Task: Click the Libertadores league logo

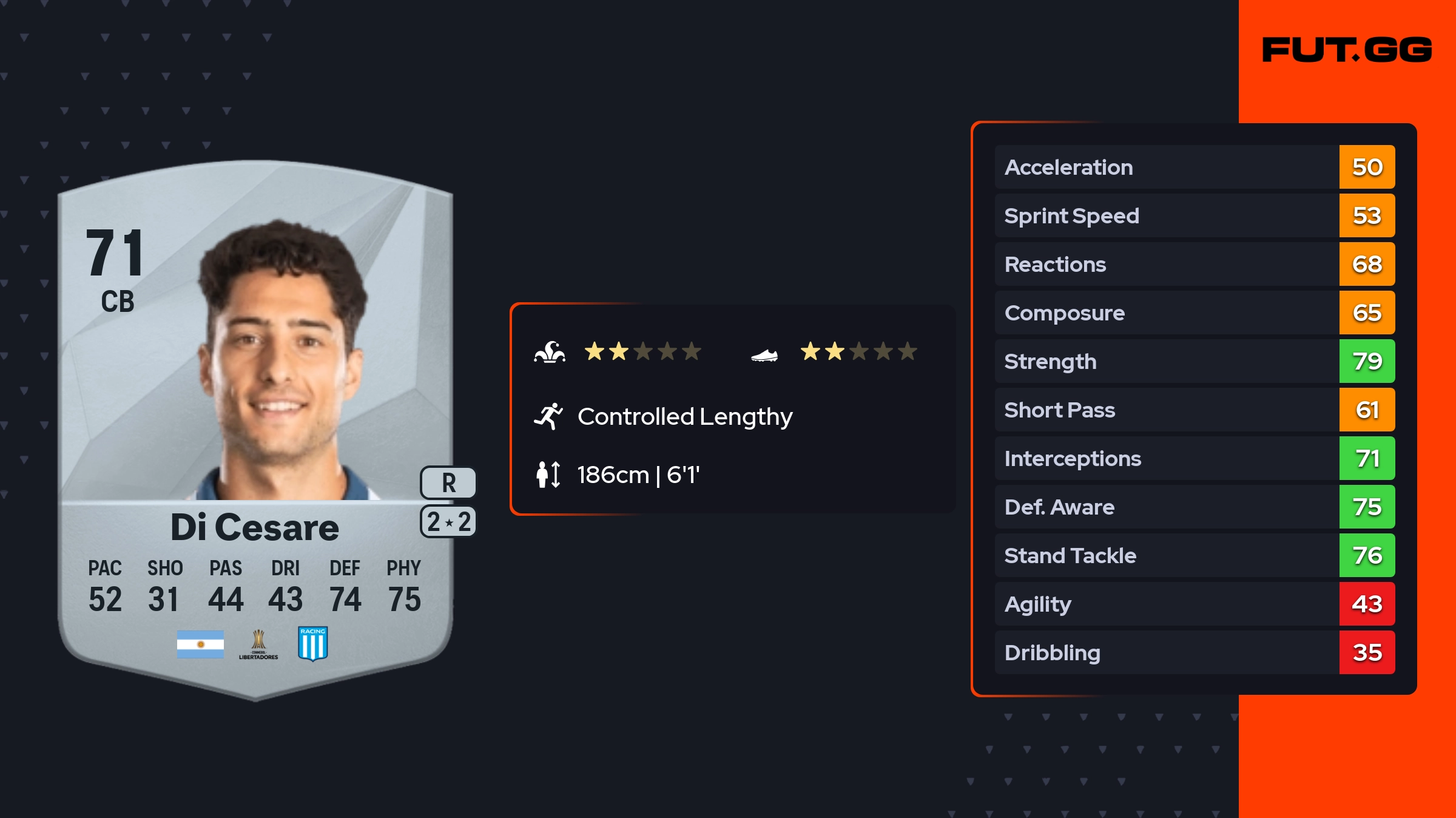Action: (258, 644)
